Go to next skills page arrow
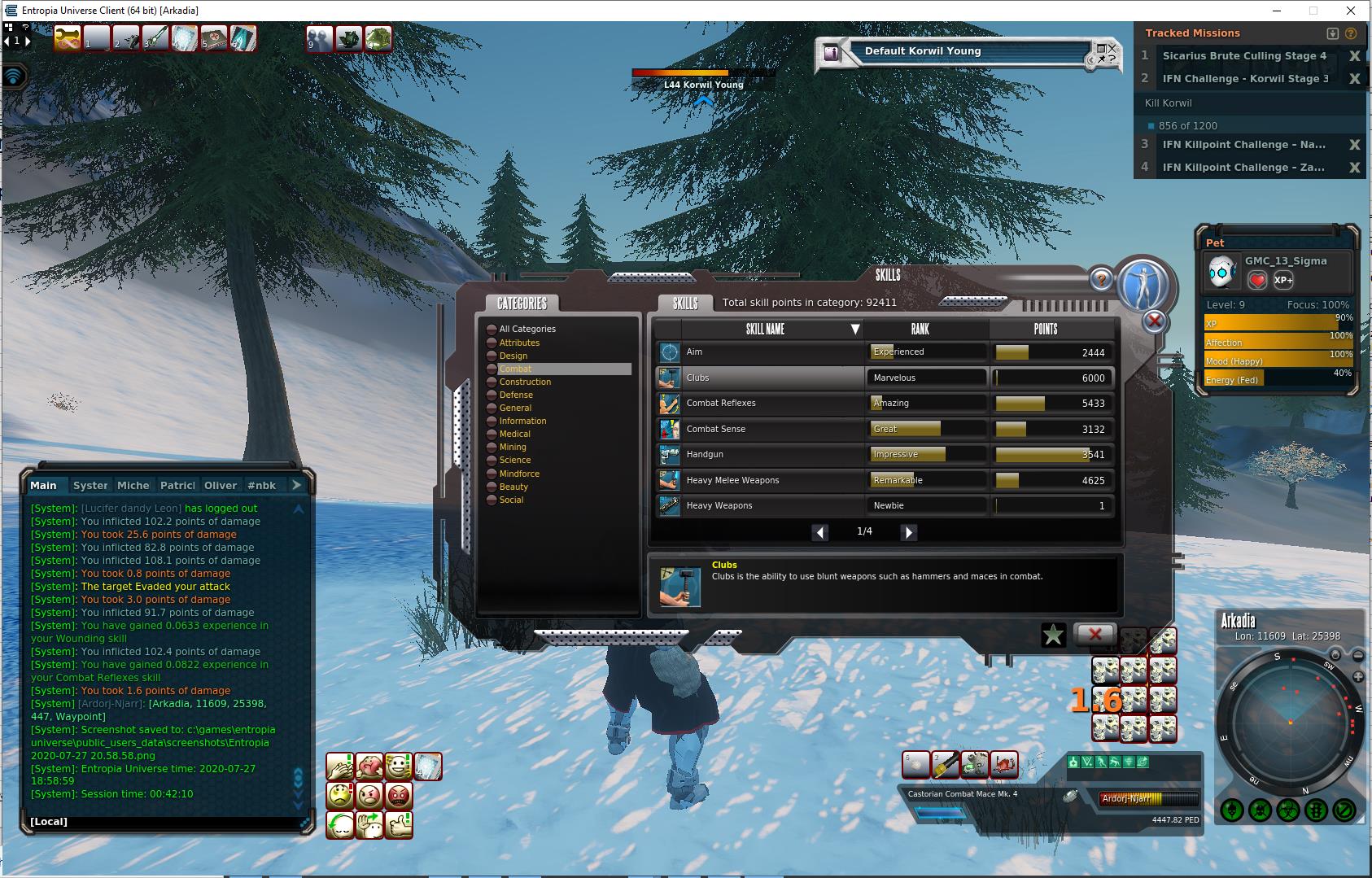This screenshot has width=1372, height=878. coord(909,532)
